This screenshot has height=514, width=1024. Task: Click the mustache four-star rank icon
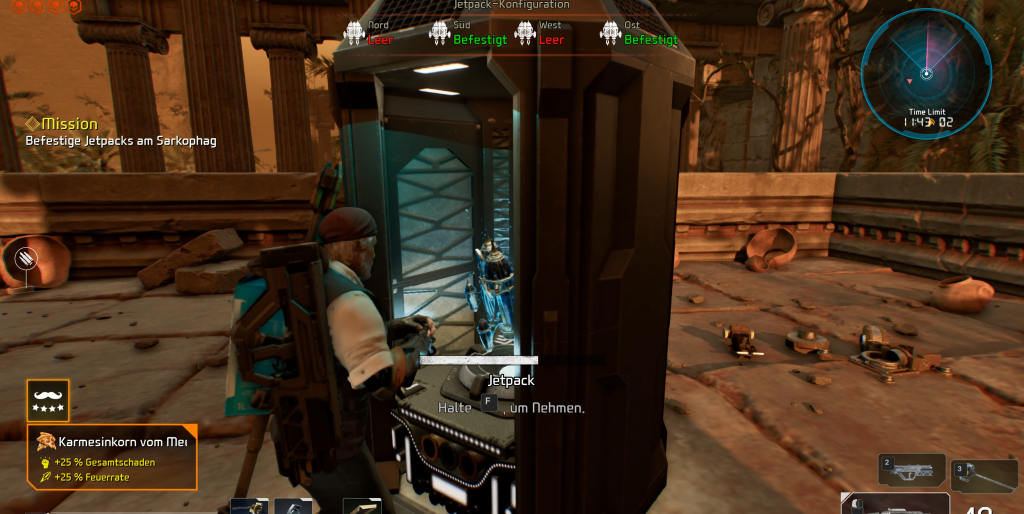pos(48,400)
